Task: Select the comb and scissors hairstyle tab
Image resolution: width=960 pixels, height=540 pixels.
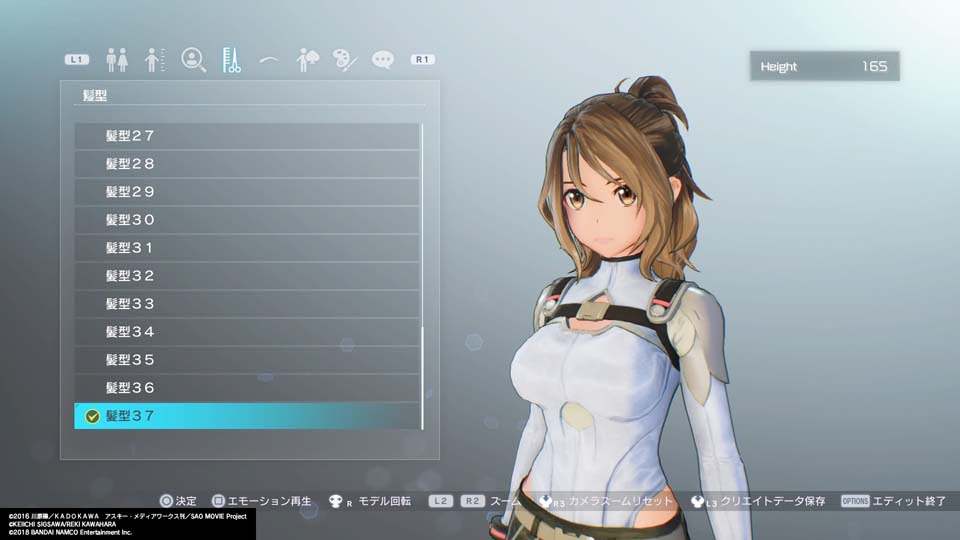Action: click(231, 60)
